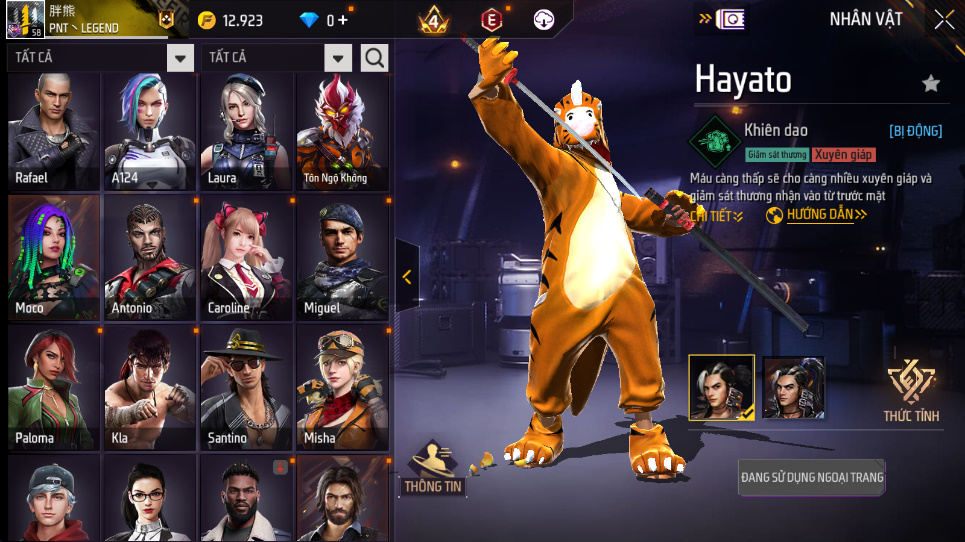Select the Kla character tile
This screenshot has height=542, width=965.
(x=150, y=387)
